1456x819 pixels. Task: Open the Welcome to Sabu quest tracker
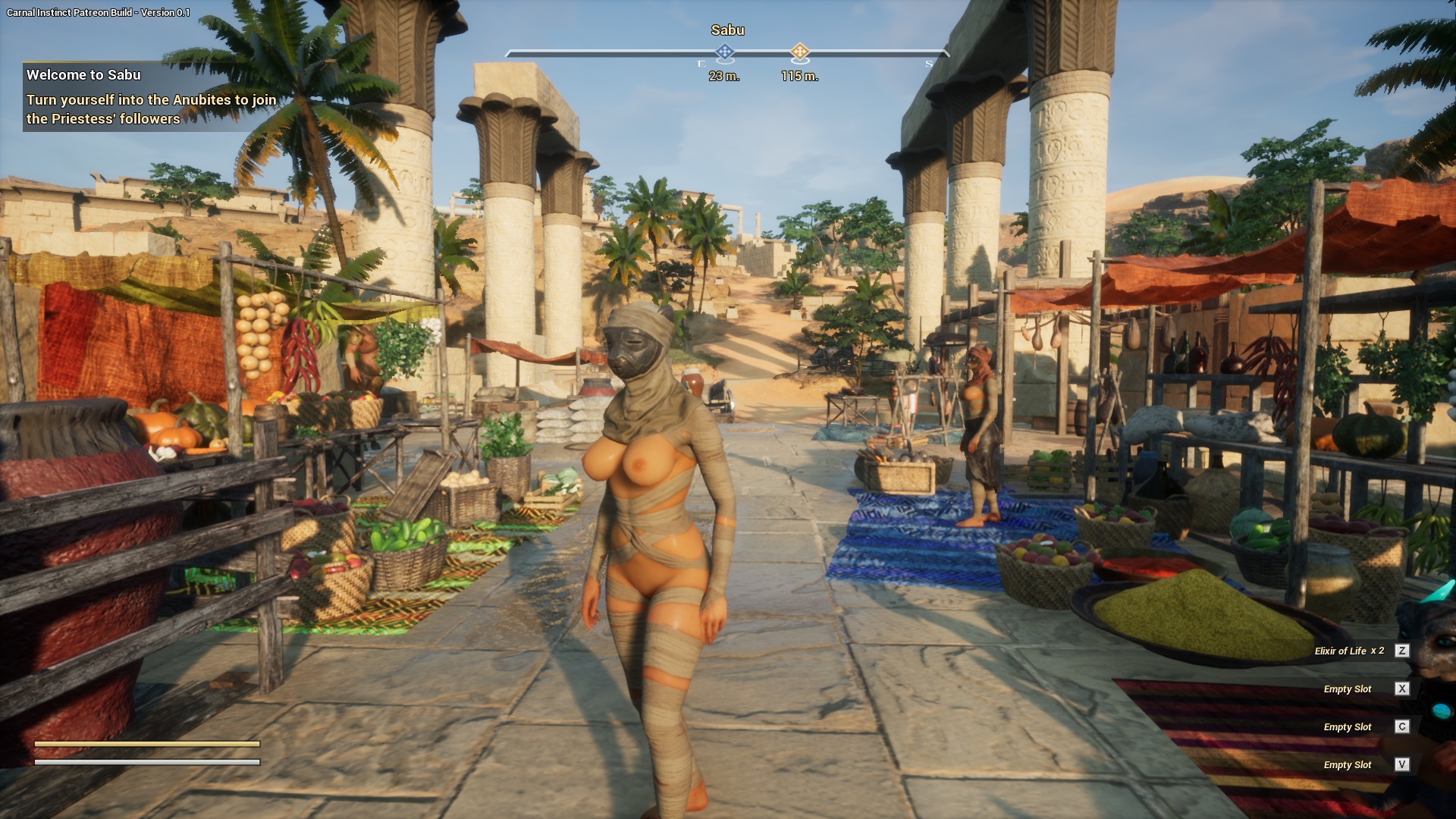(83, 75)
